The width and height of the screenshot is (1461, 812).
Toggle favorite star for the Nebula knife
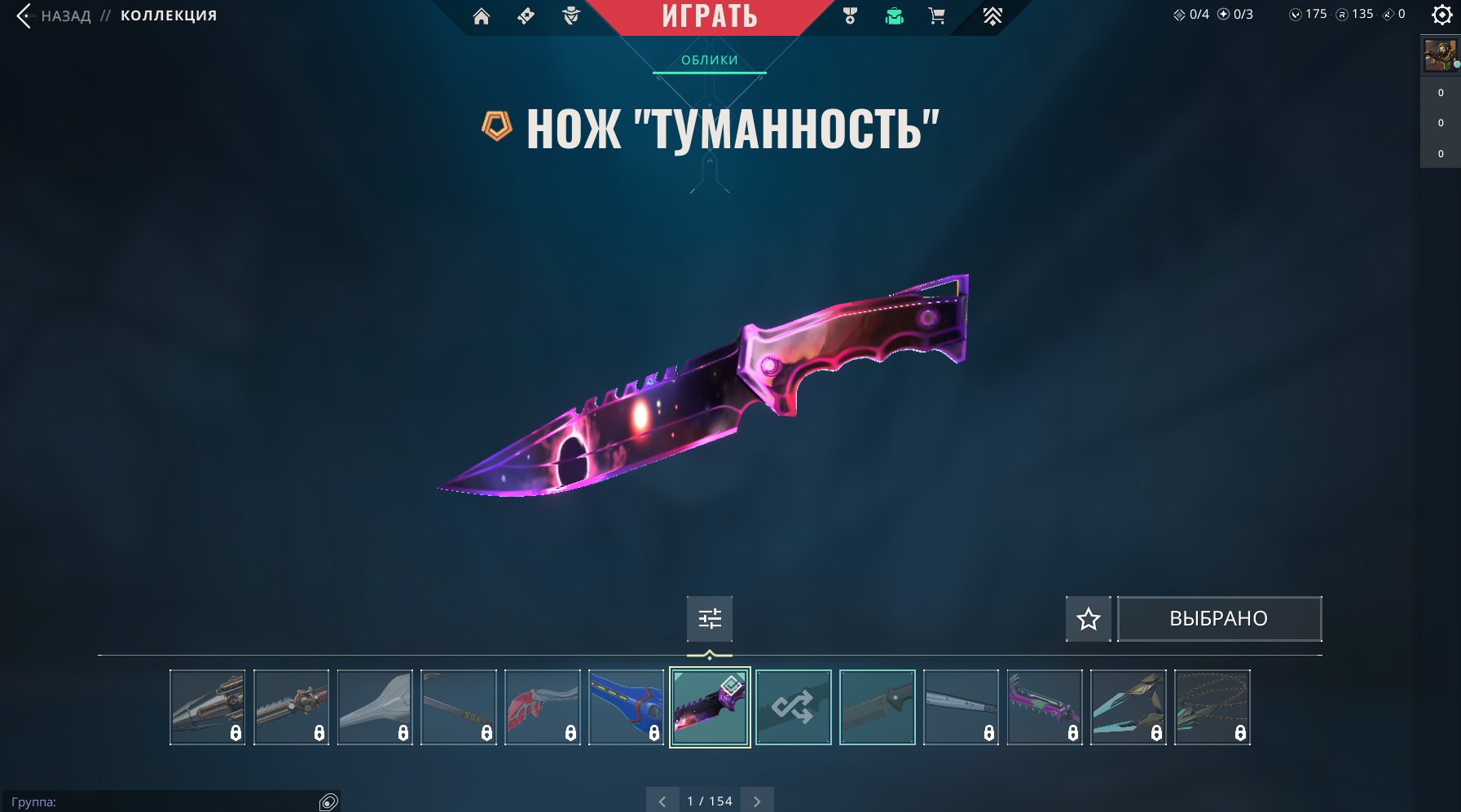pos(1088,619)
